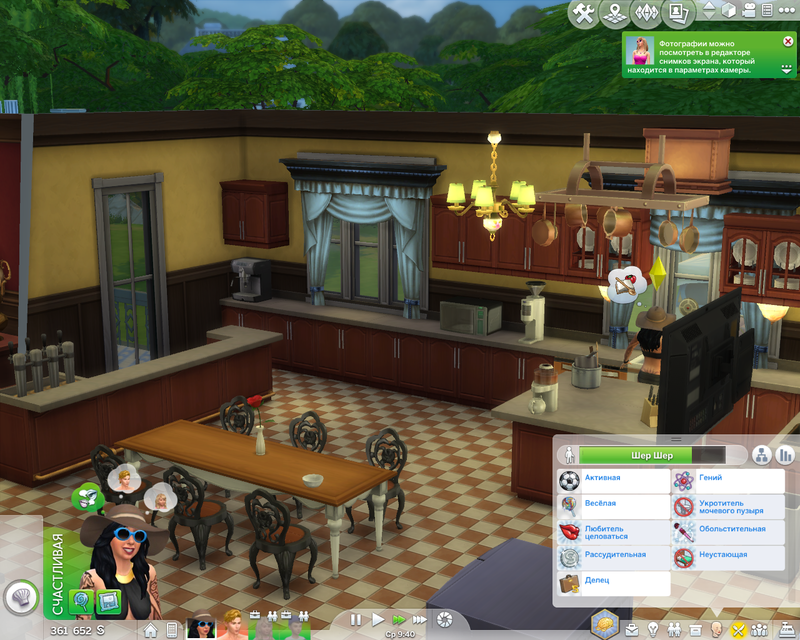This screenshot has height=640, width=800.
Task: Open the Skills lightbulb panel tab
Action: click(x=654, y=629)
